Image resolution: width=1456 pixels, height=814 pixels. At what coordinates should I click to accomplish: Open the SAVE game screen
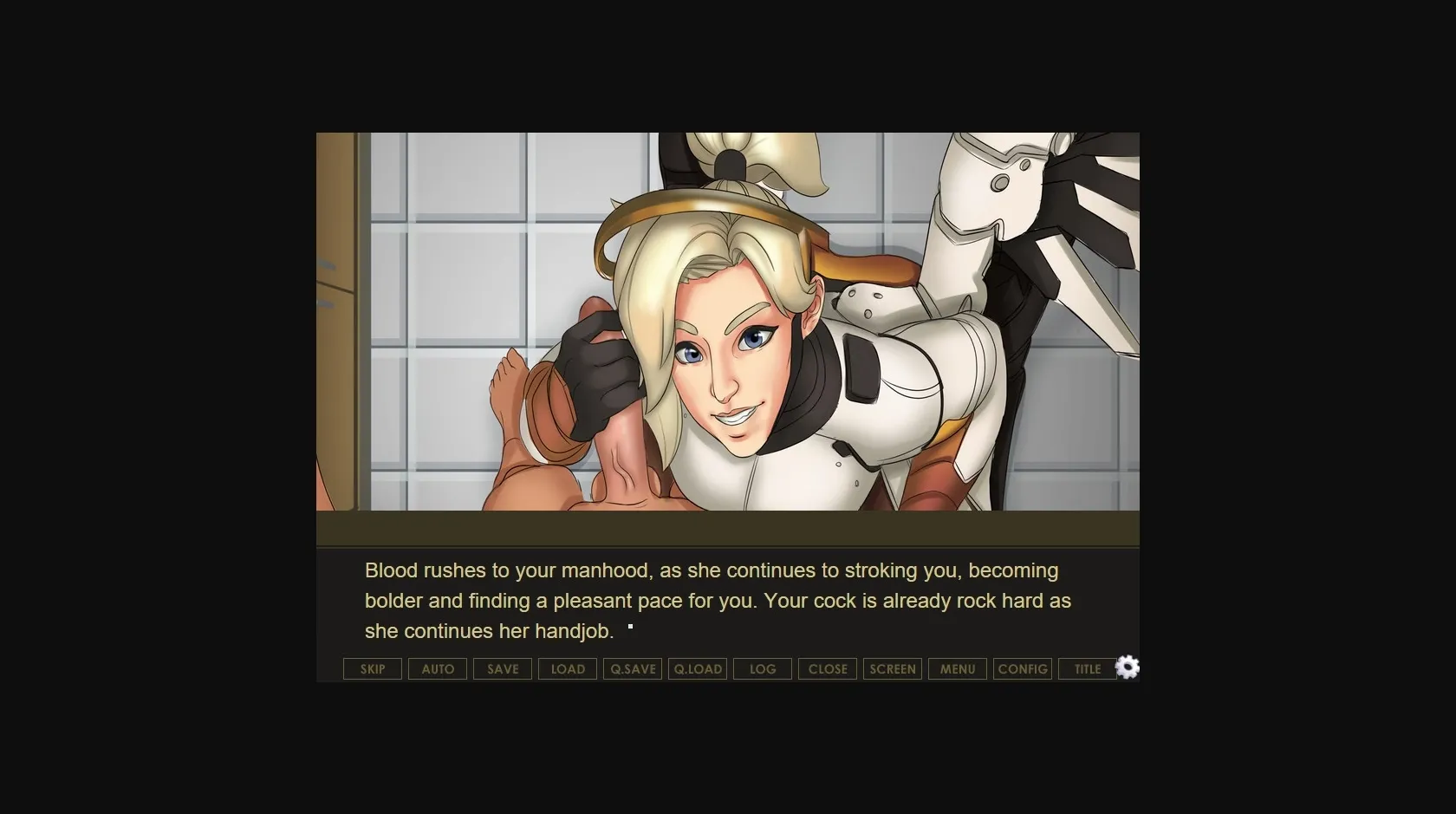502,668
